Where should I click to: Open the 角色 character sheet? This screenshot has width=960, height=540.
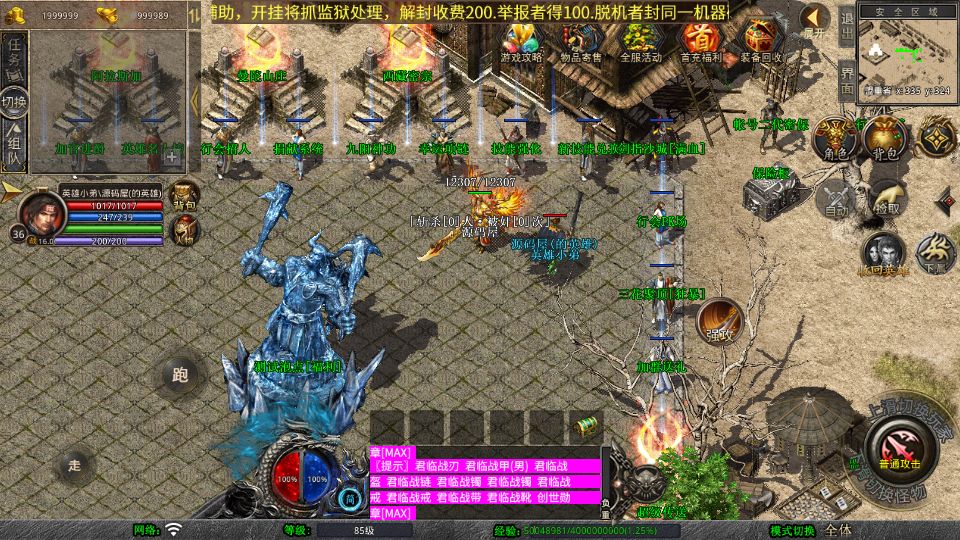[x=835, y=139]
